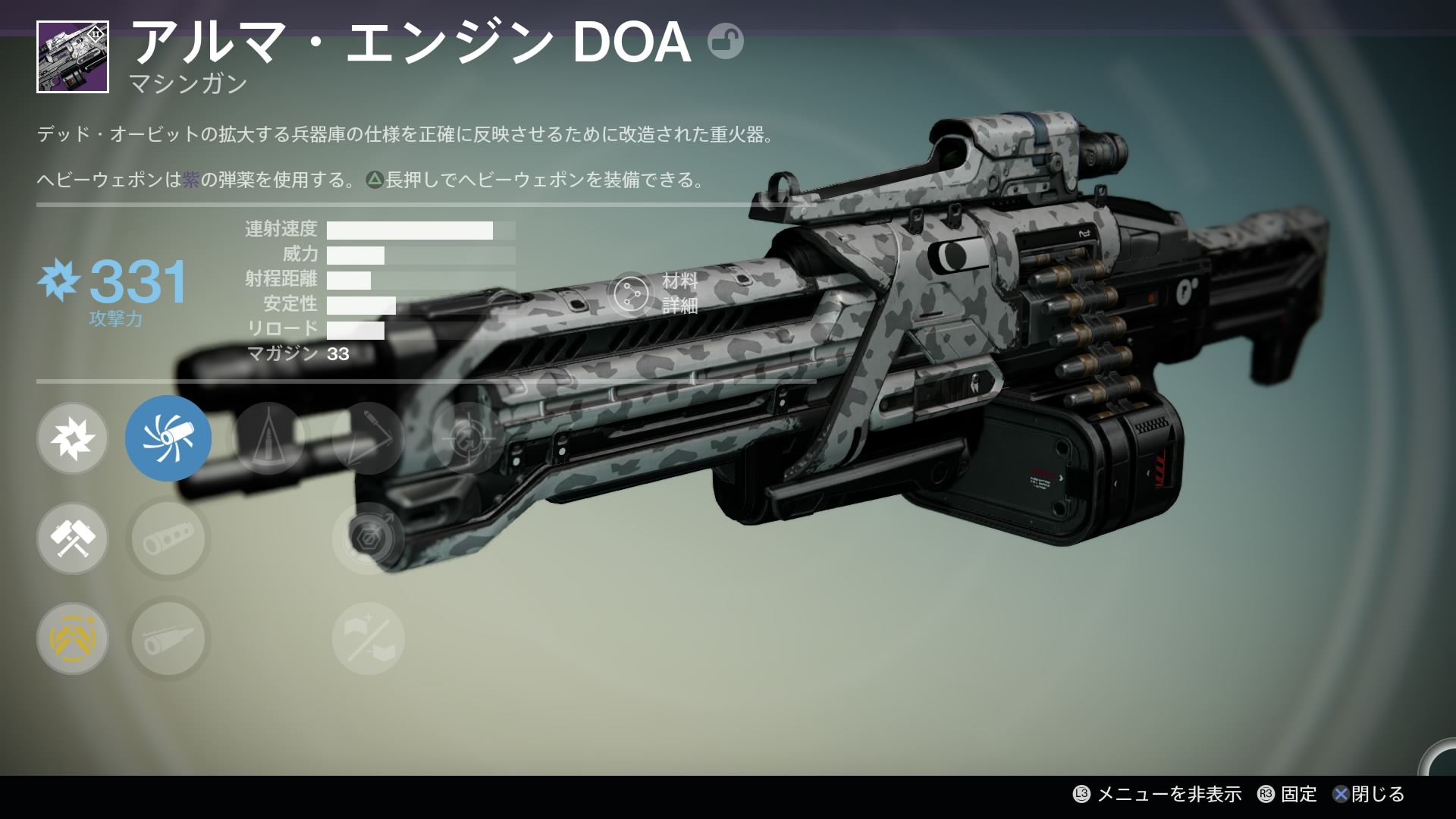The width and height of the screenshot is (1456, 819).
Task: Open the crossed hammers upgrade node
Action: click(x=73, y=538)
